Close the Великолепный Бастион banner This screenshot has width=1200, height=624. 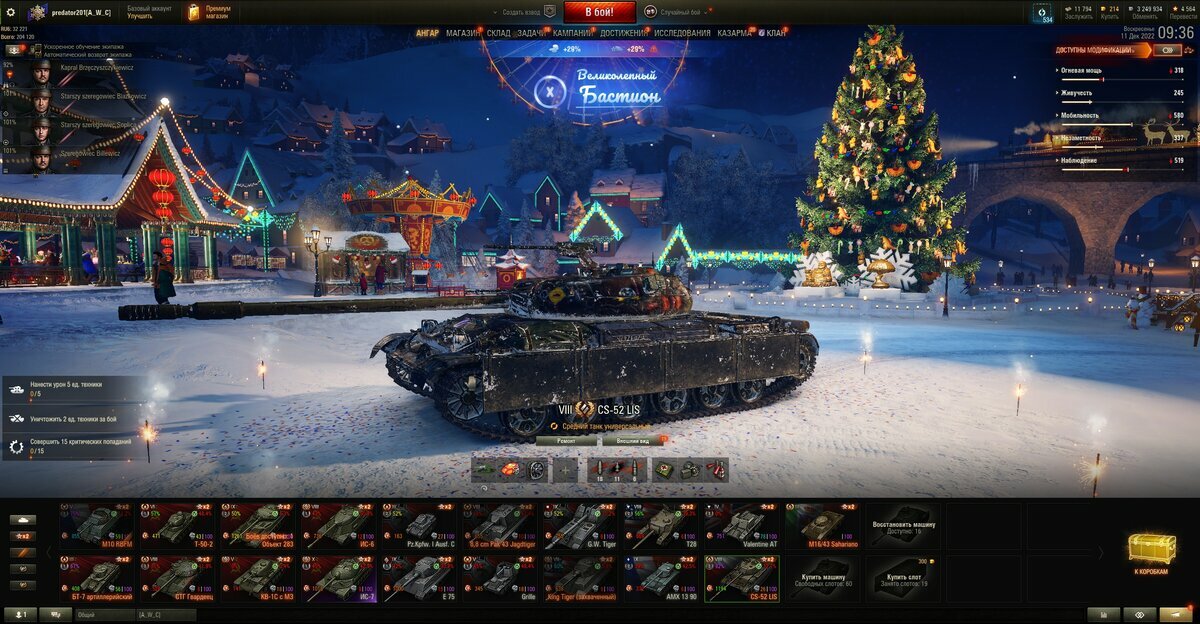point(548,93)
